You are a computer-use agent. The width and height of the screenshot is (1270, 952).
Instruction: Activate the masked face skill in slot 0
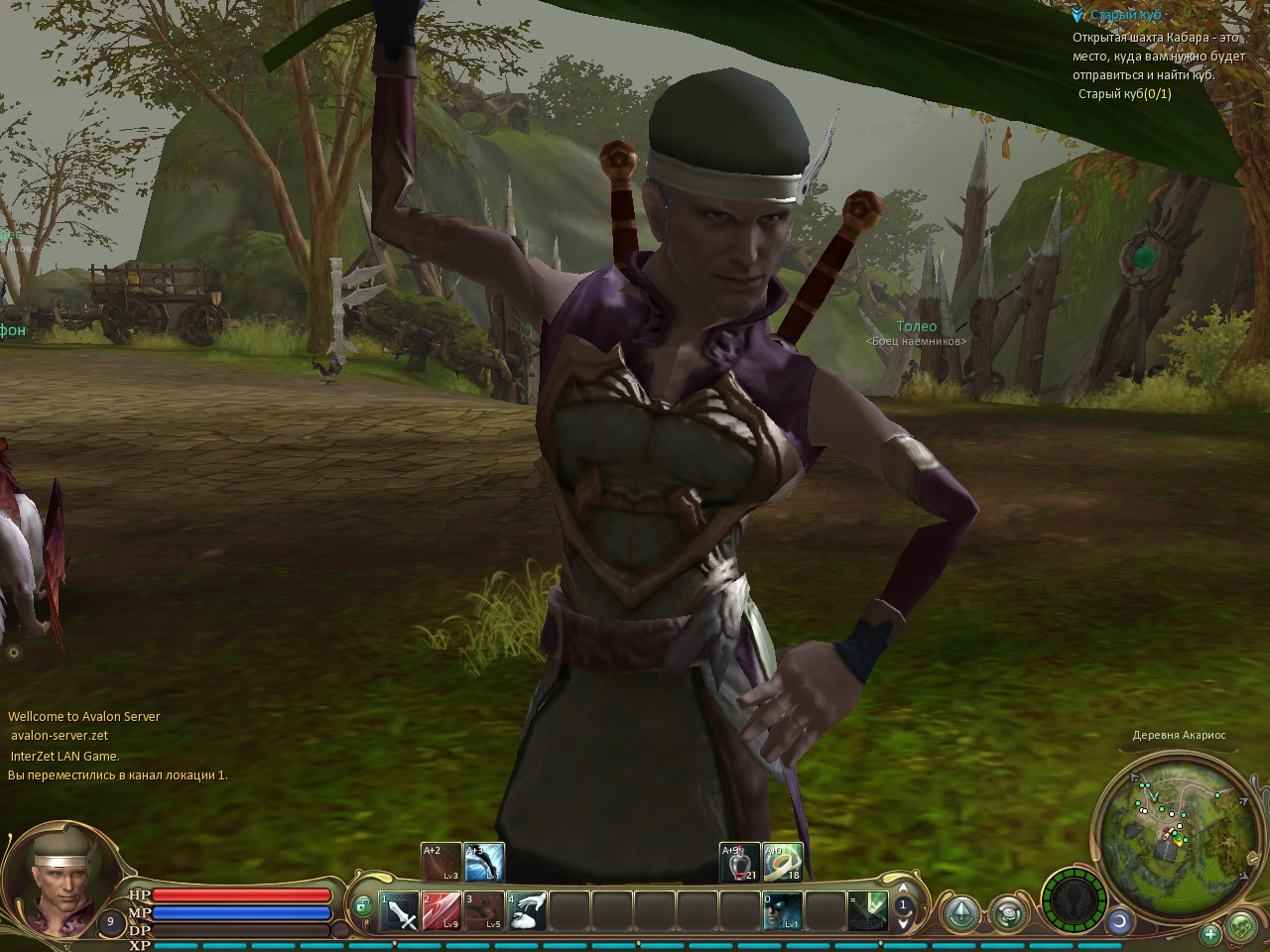coord(782,911)
